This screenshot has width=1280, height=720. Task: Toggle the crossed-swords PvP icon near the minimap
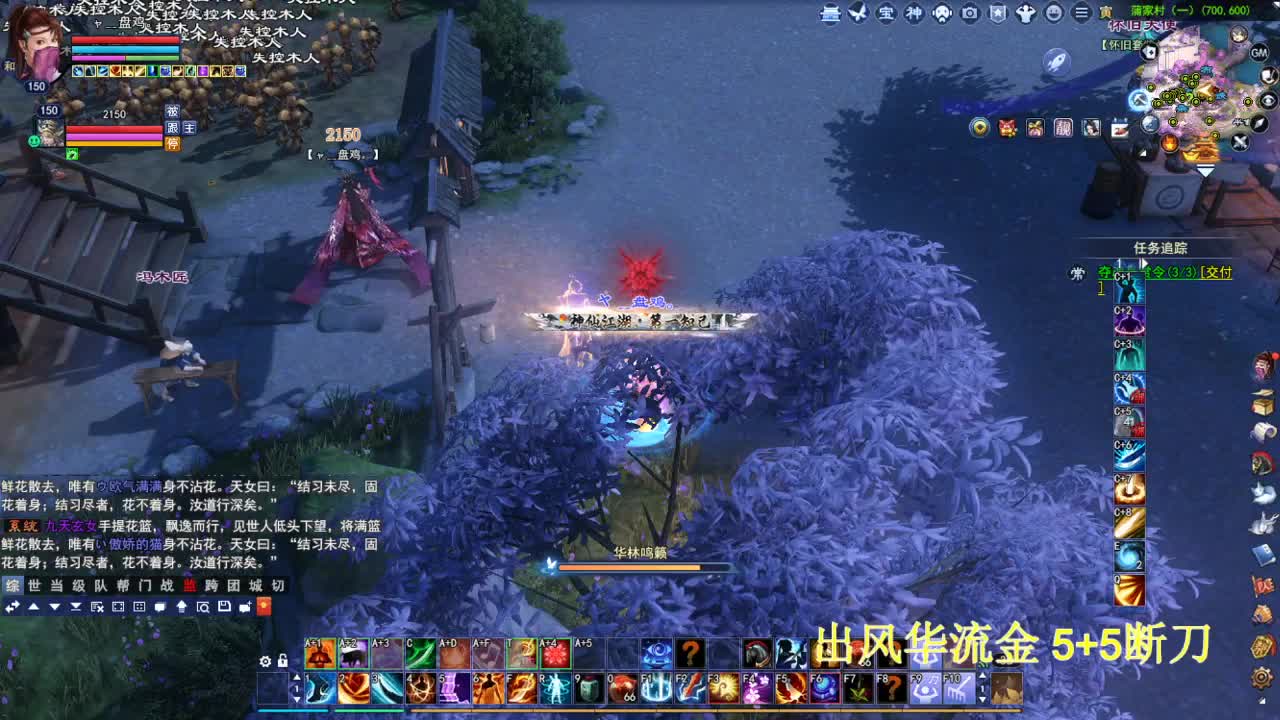tap(1240, 142)
